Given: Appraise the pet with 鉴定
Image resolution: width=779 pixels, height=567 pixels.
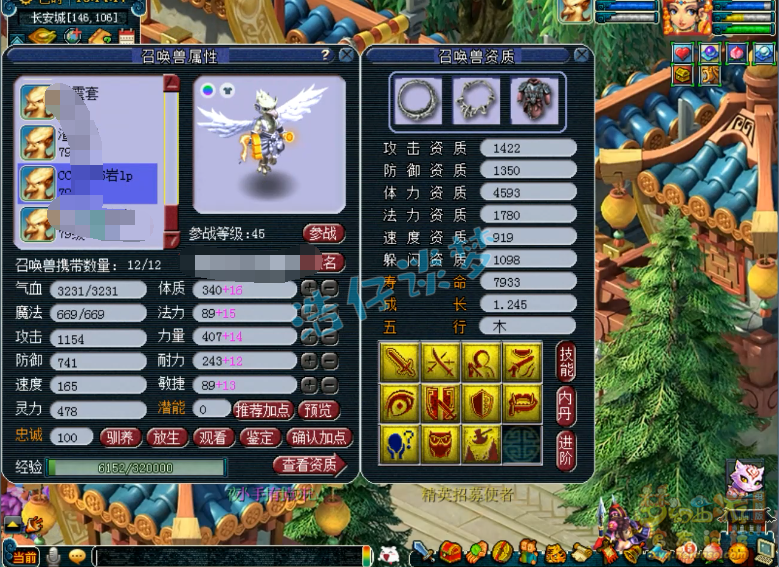Looking at the screenshot, I should pyautogui.click(x=259, y=437).
